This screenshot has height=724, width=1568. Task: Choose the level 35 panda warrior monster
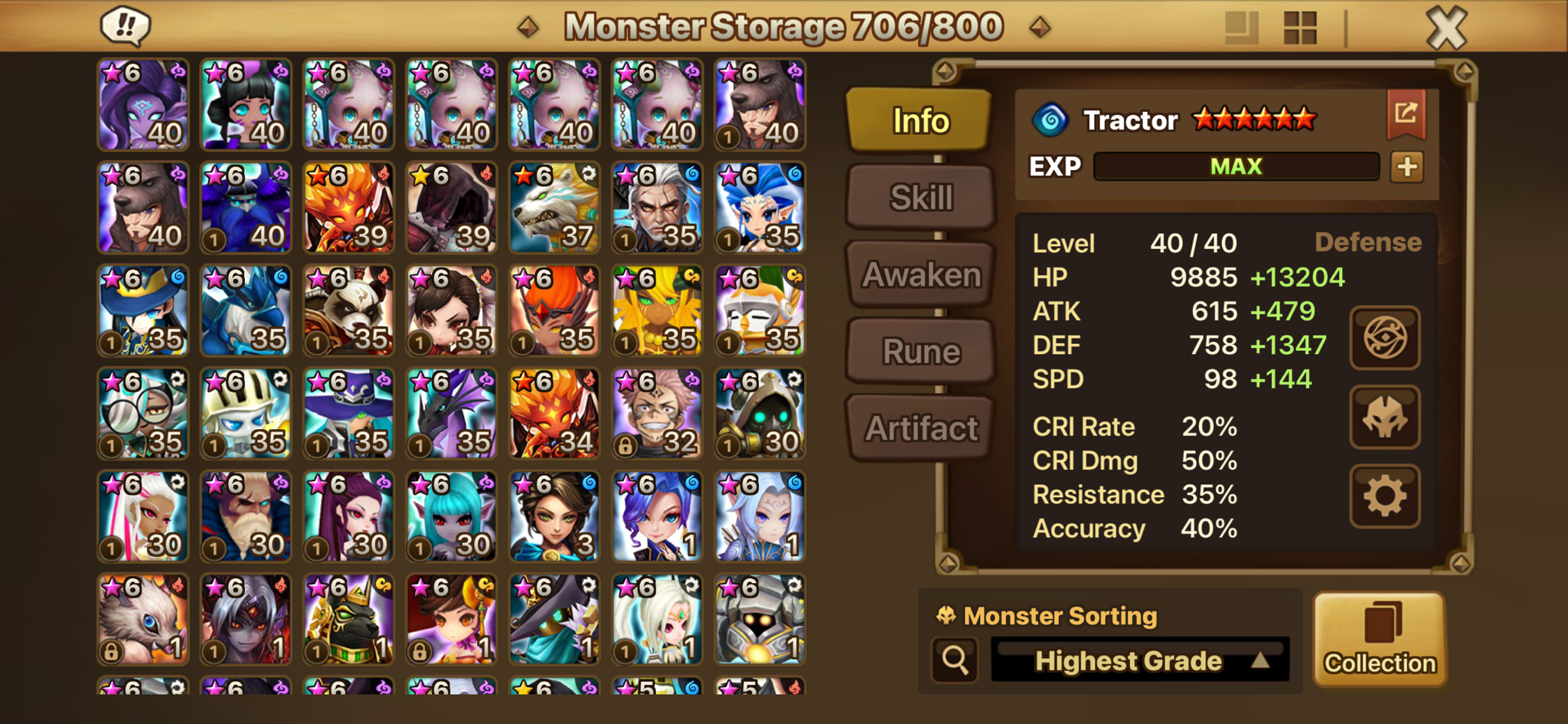pyautogui.click(x=348, y=310)
